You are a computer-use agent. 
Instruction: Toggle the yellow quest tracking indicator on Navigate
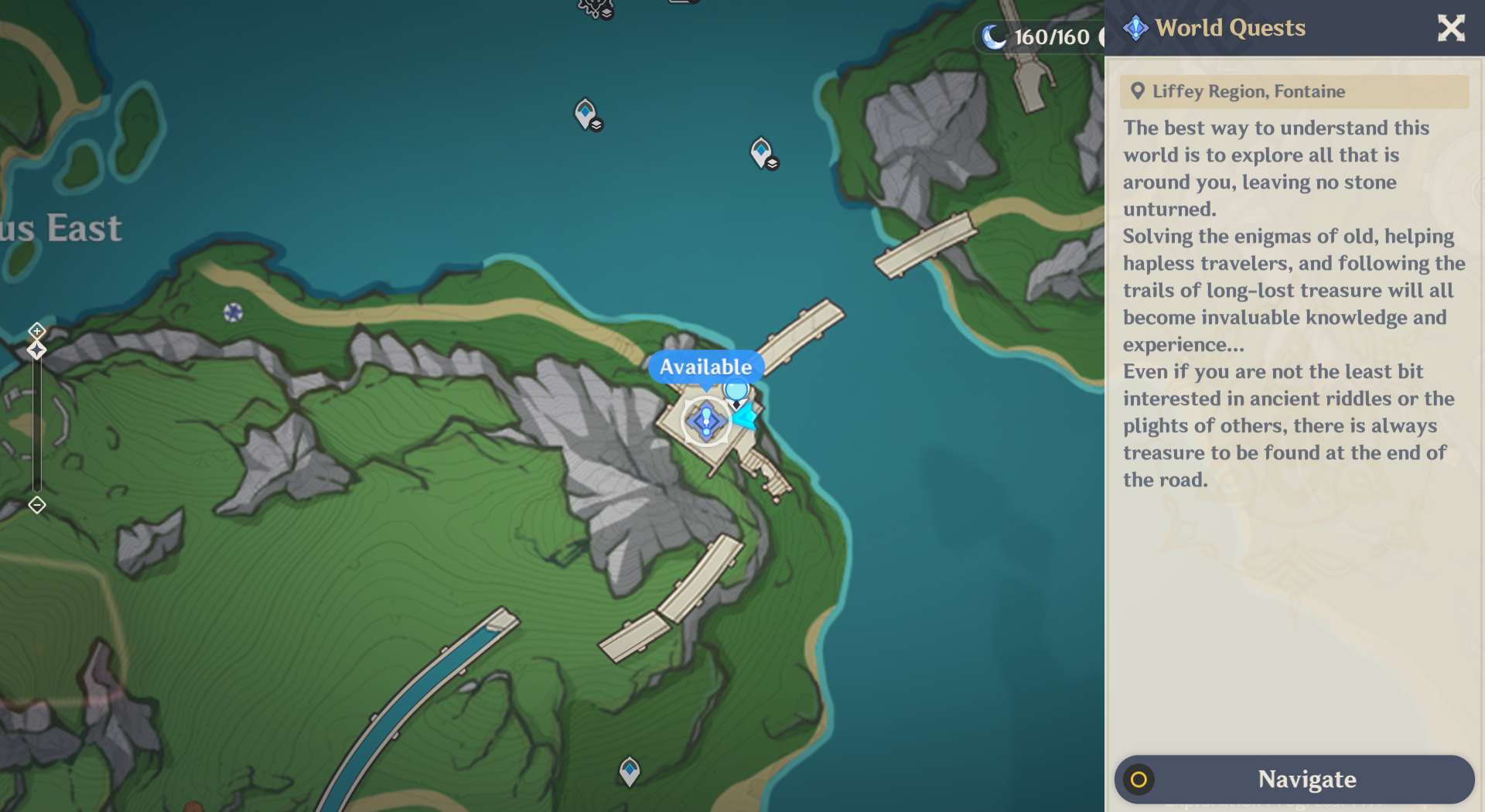coord(1140,780)
